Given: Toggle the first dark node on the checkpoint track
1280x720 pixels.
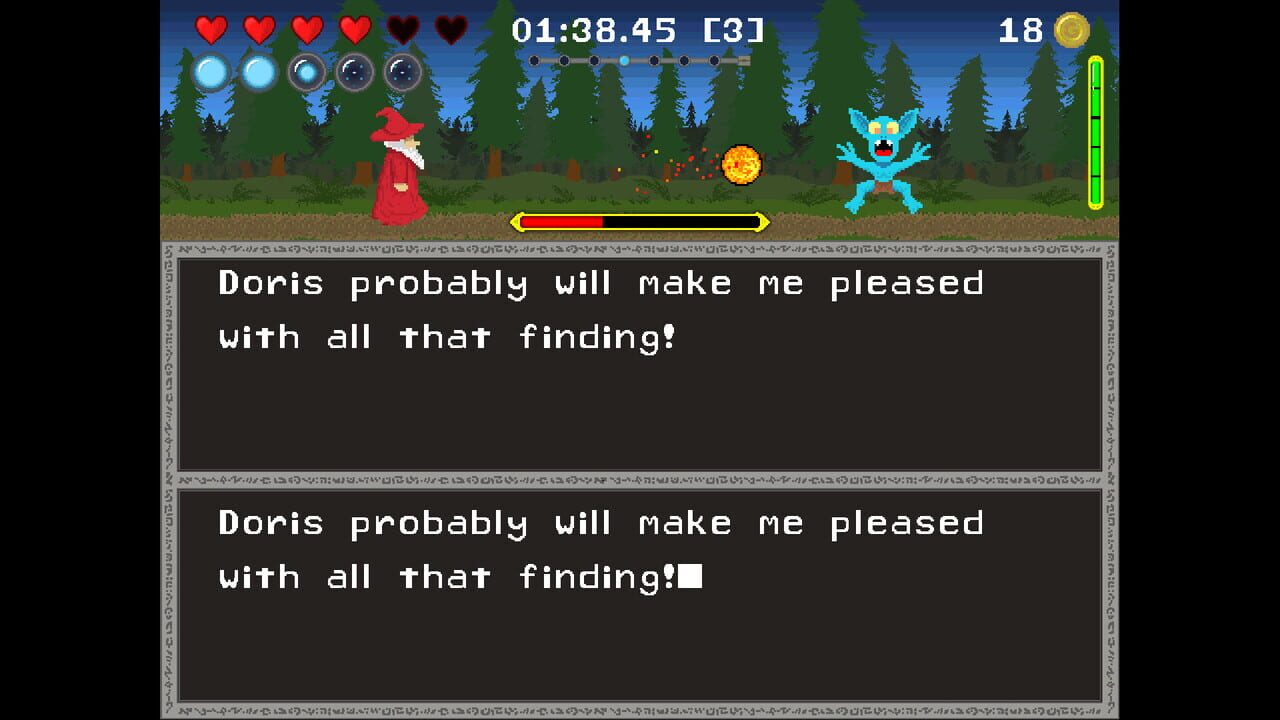Looking at the screenshot, I should point(534,60).
